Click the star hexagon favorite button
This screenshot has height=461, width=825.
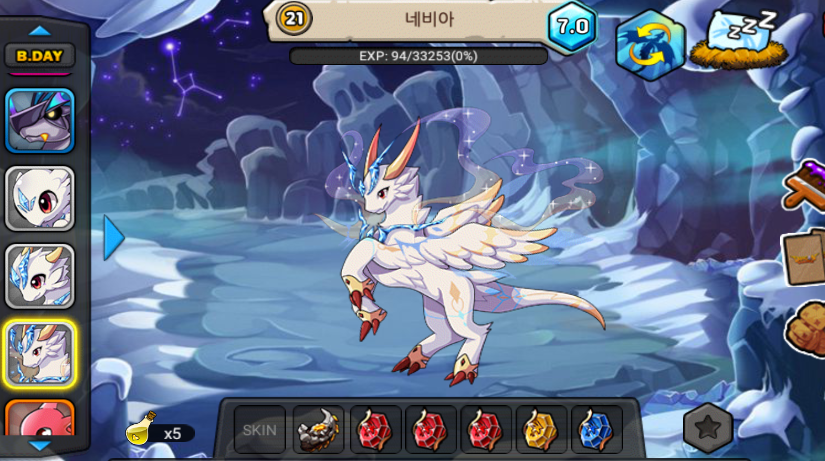(x=708, y=429)
